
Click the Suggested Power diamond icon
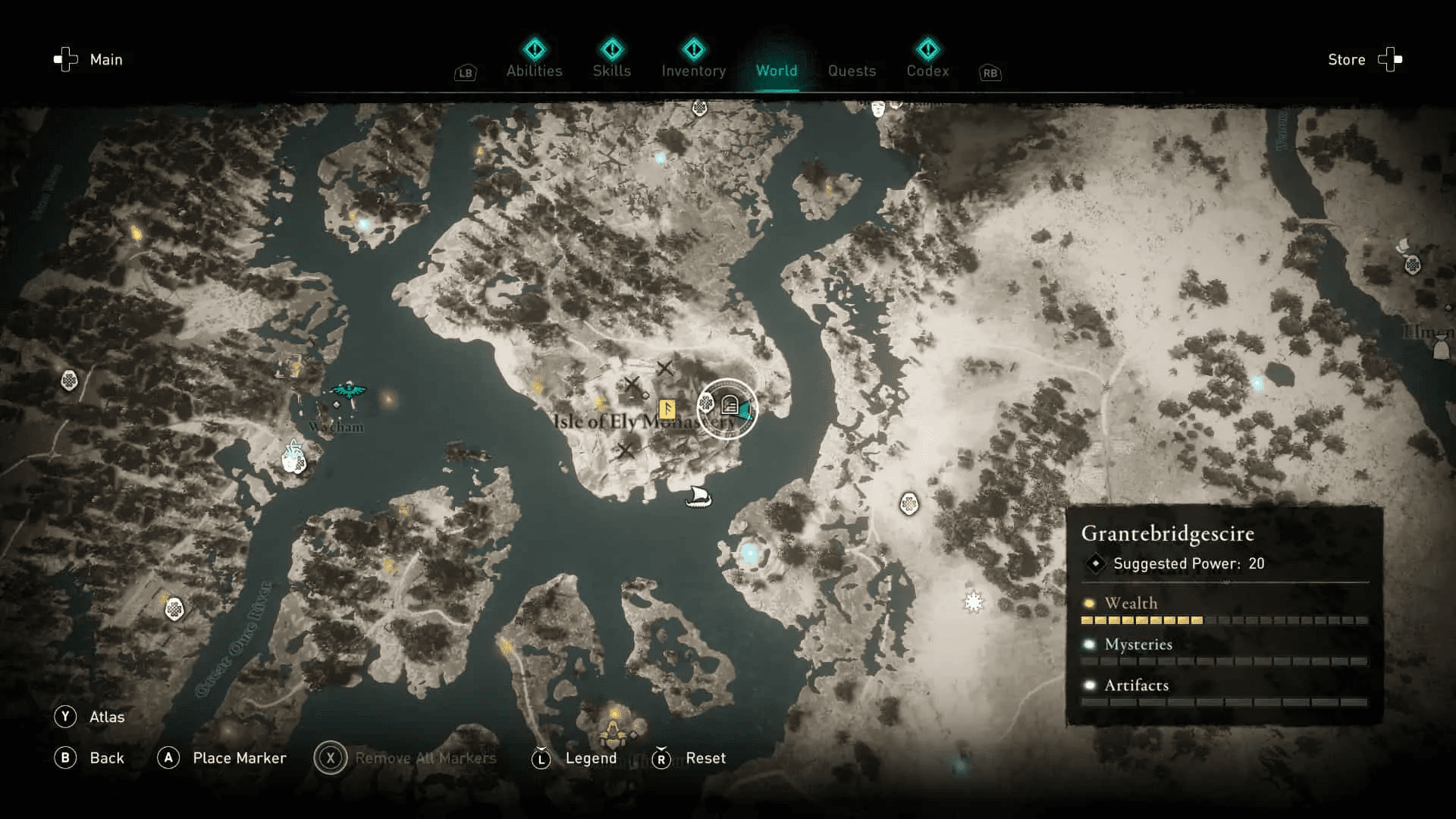[x=1095, y=563]
